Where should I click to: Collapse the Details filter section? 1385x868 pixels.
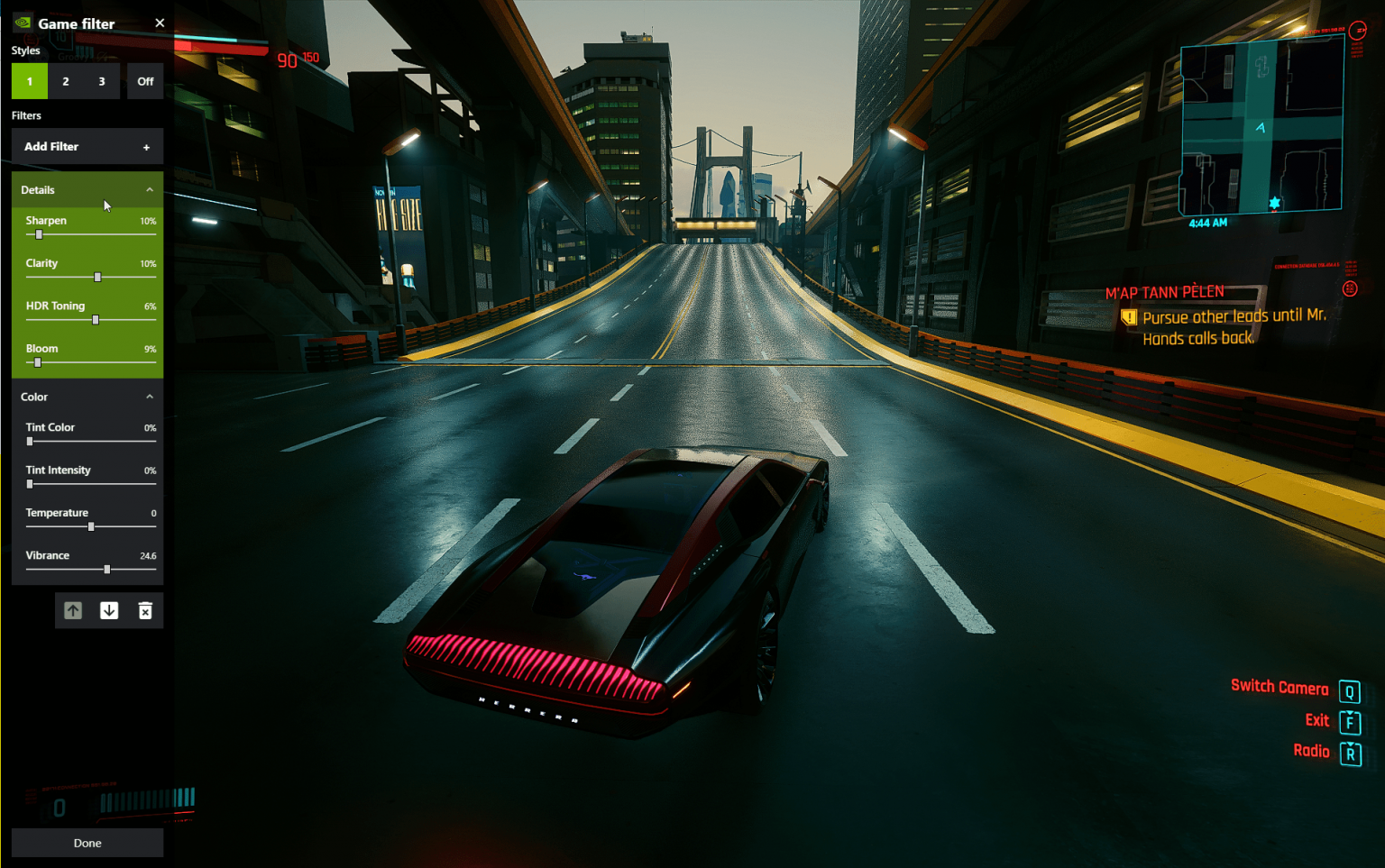[149, 189]
